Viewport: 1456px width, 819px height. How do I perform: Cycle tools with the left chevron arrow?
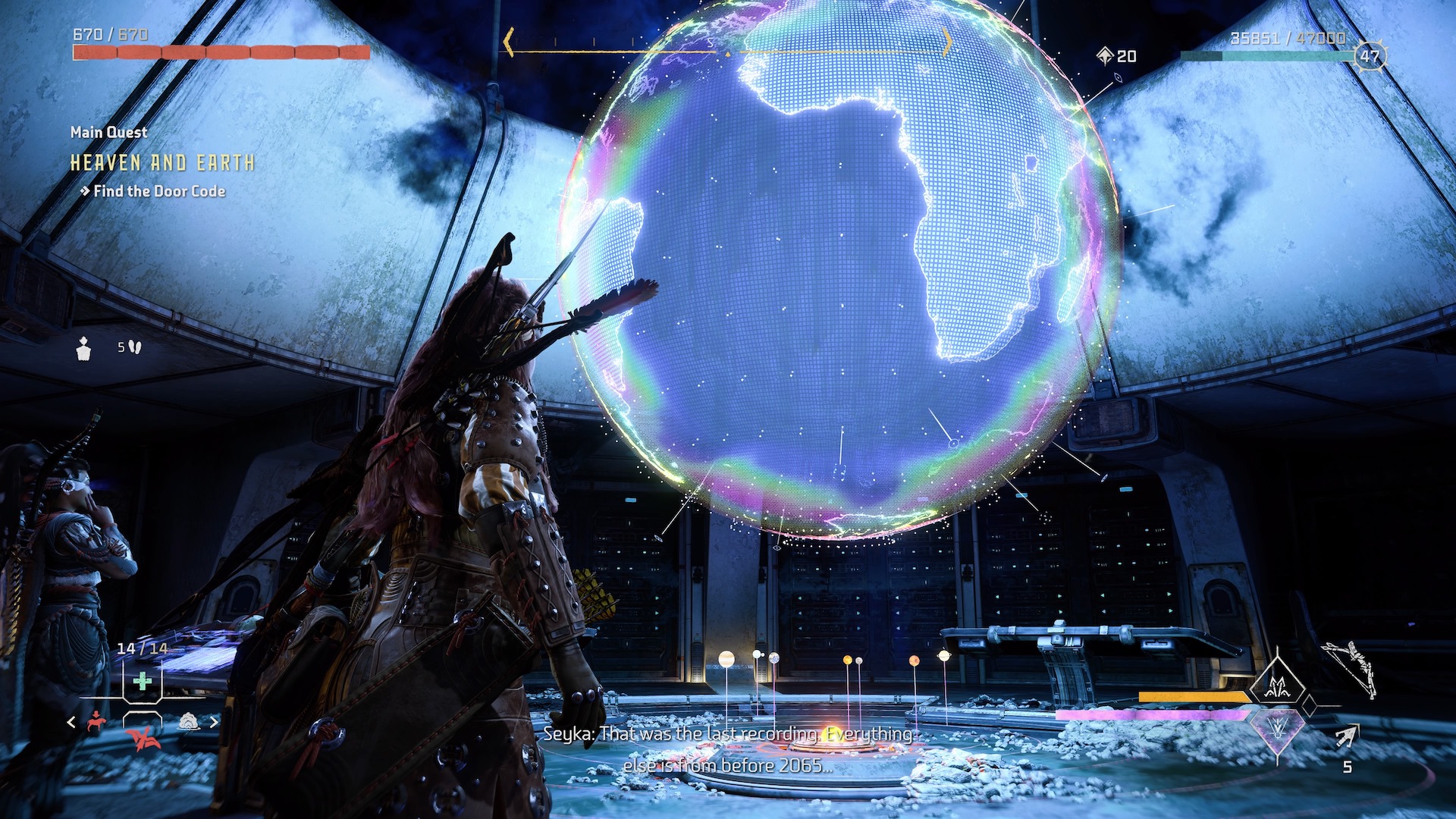pos(71,722)
